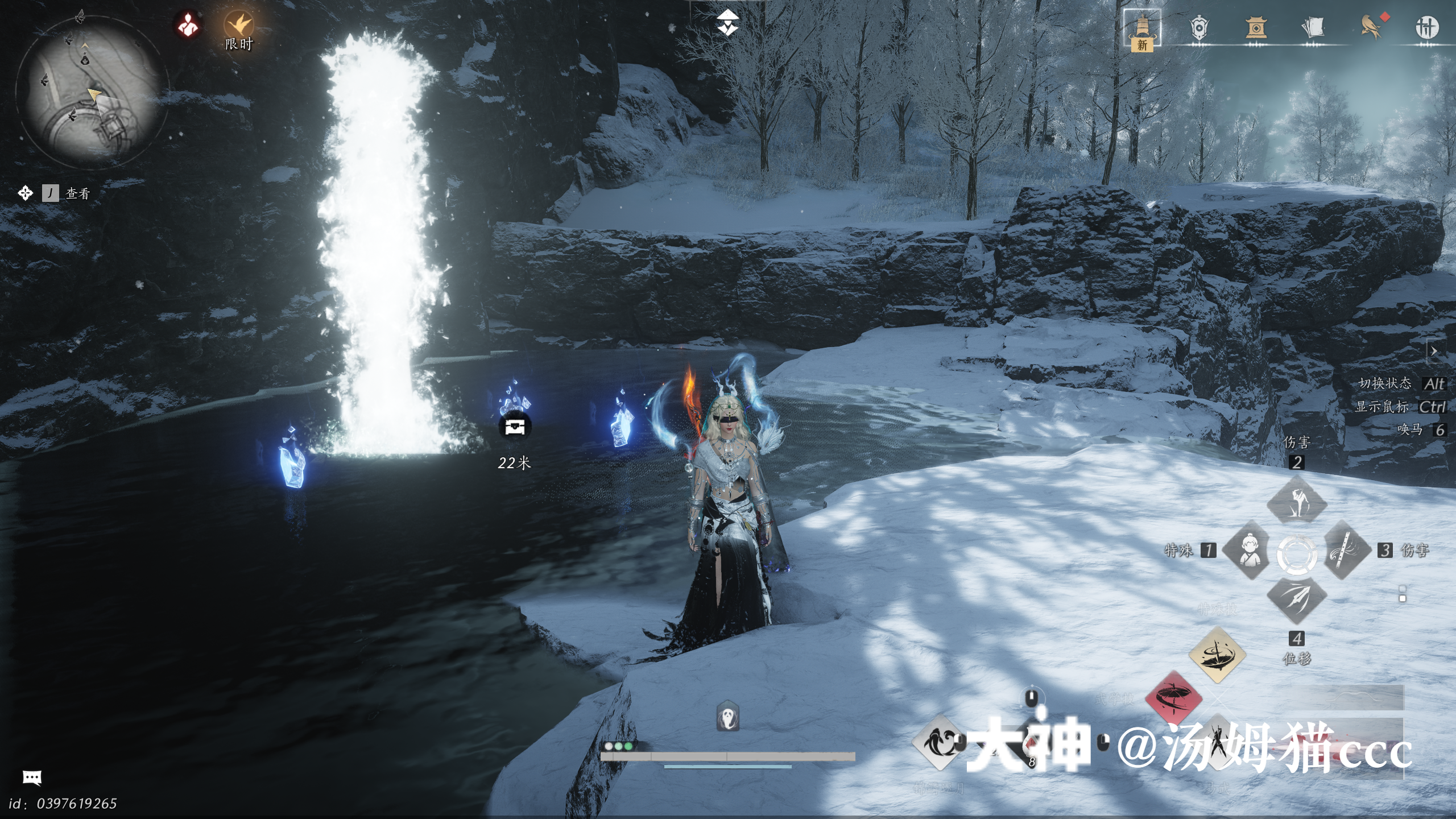Open the shield emblem menu icon
Viewport: 1456px width, 819px height.
[x=1198, y=28]
